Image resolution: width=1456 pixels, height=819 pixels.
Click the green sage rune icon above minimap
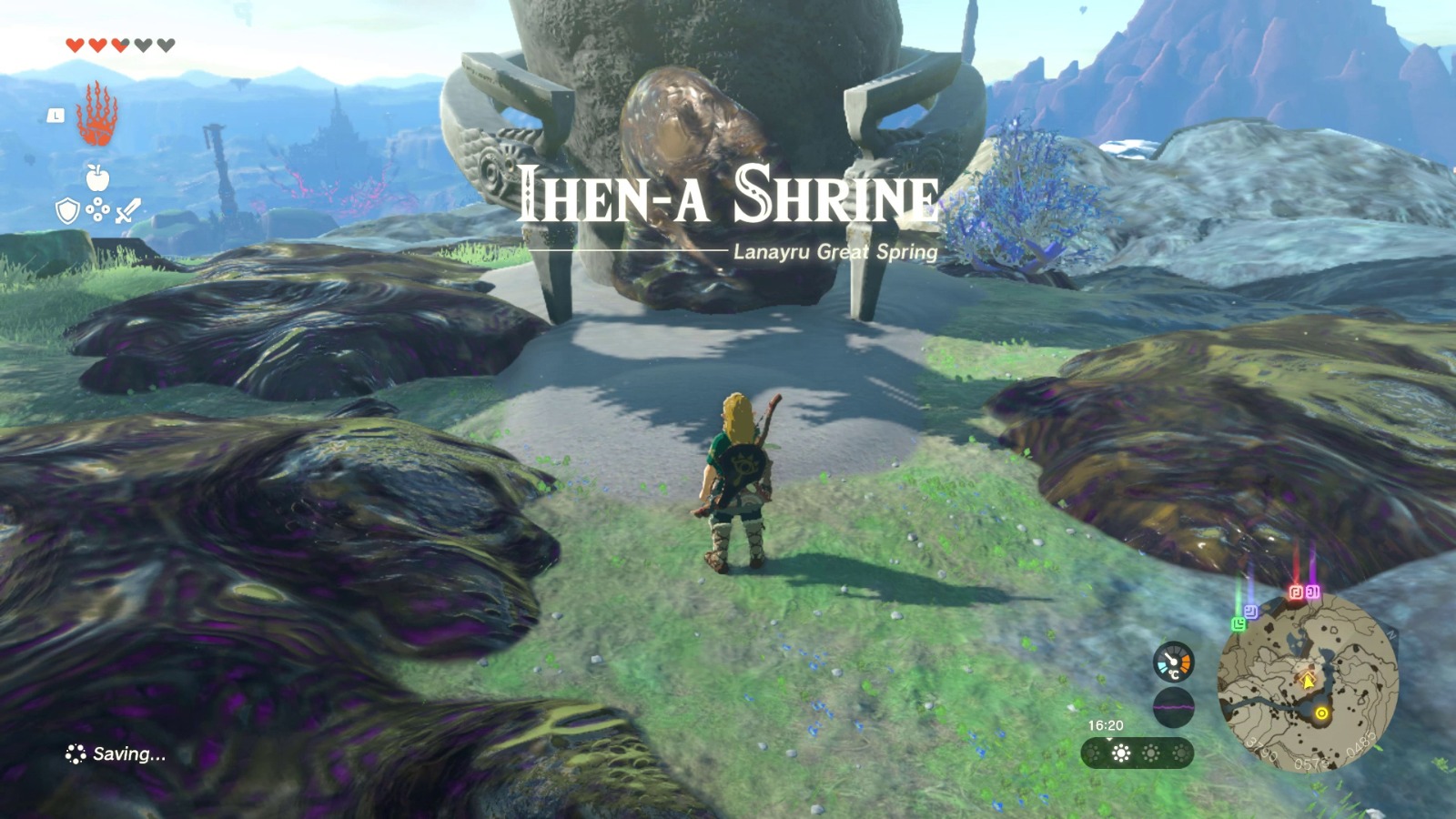click(x=1238, y=623)
